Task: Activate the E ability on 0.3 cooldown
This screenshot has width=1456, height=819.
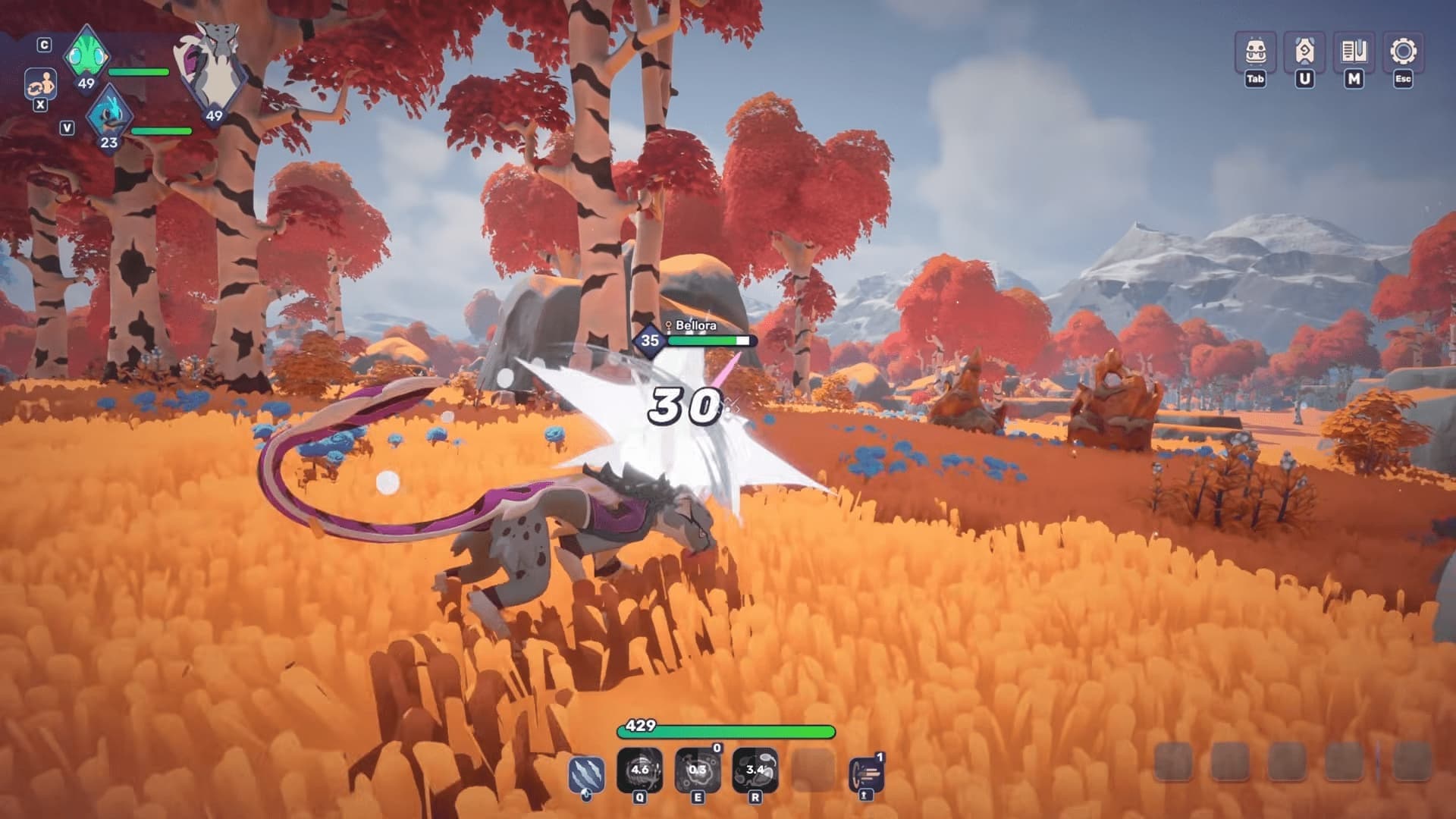Action: (x=697, y=770)
